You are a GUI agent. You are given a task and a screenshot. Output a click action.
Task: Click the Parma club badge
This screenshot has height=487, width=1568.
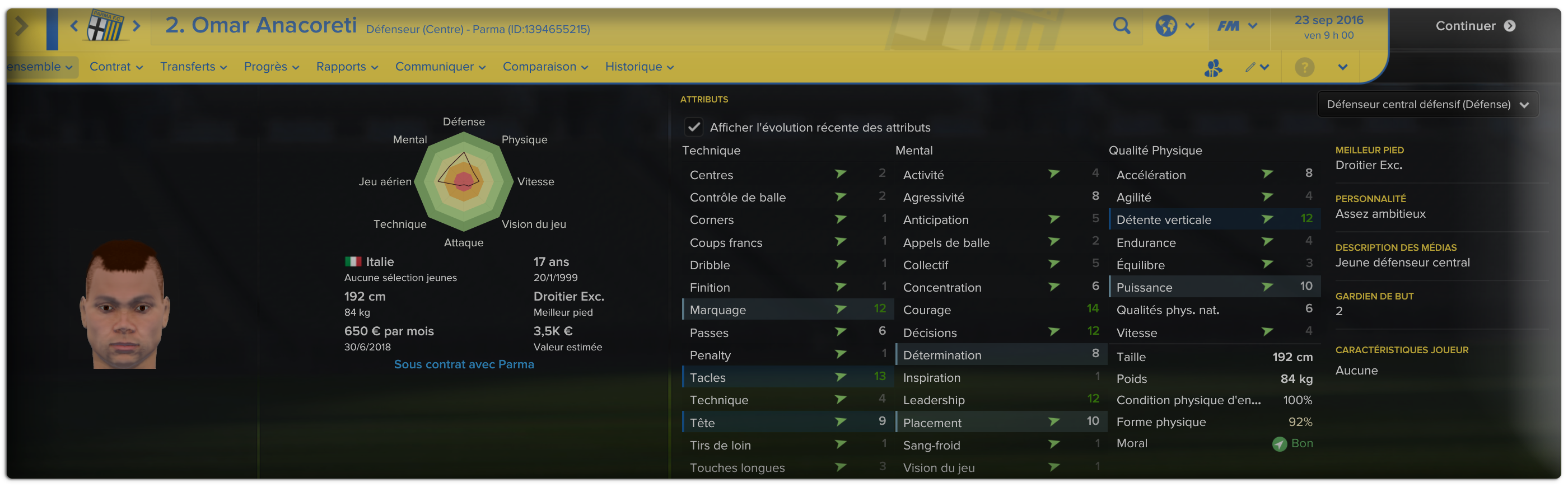105,26
